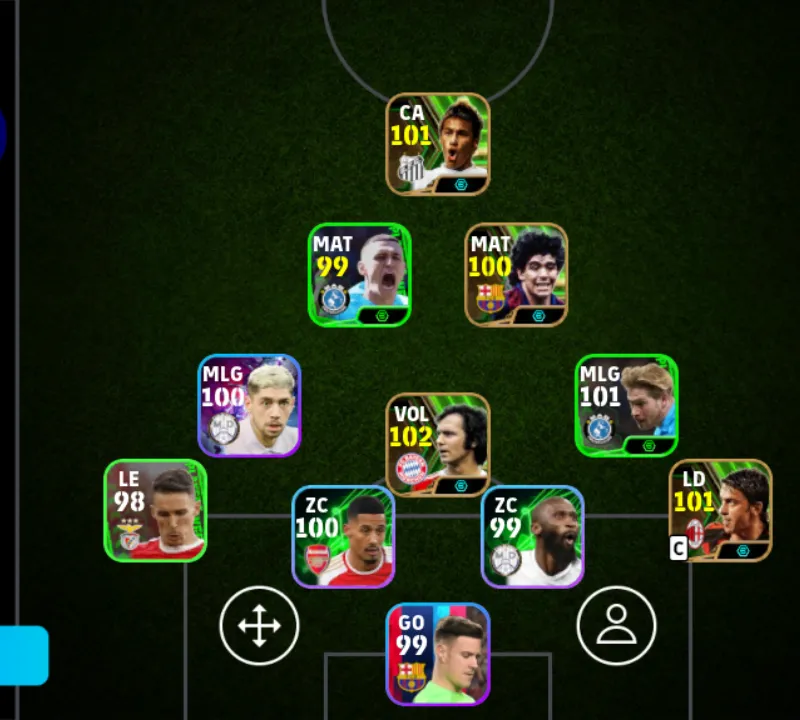Choose the MAT 99 player card

coord(359,274)
